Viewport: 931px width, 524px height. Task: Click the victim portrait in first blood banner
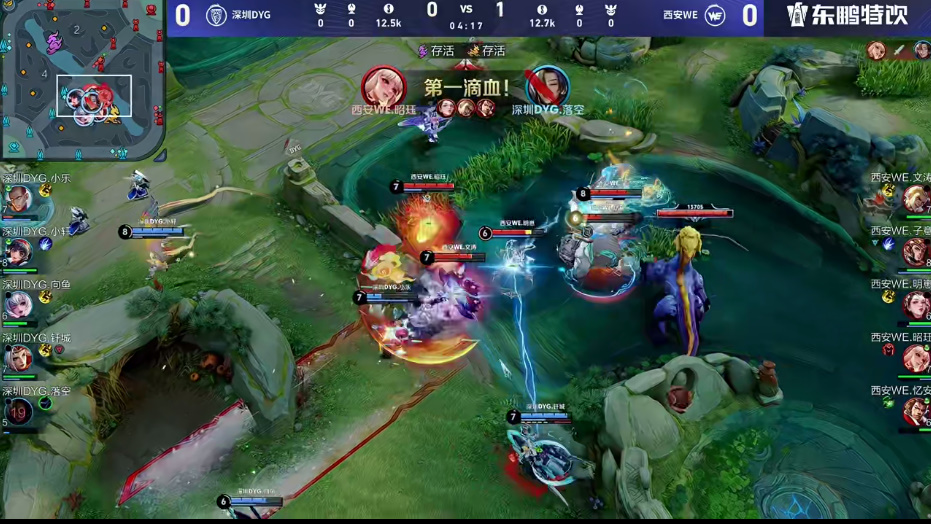[547, 87]
